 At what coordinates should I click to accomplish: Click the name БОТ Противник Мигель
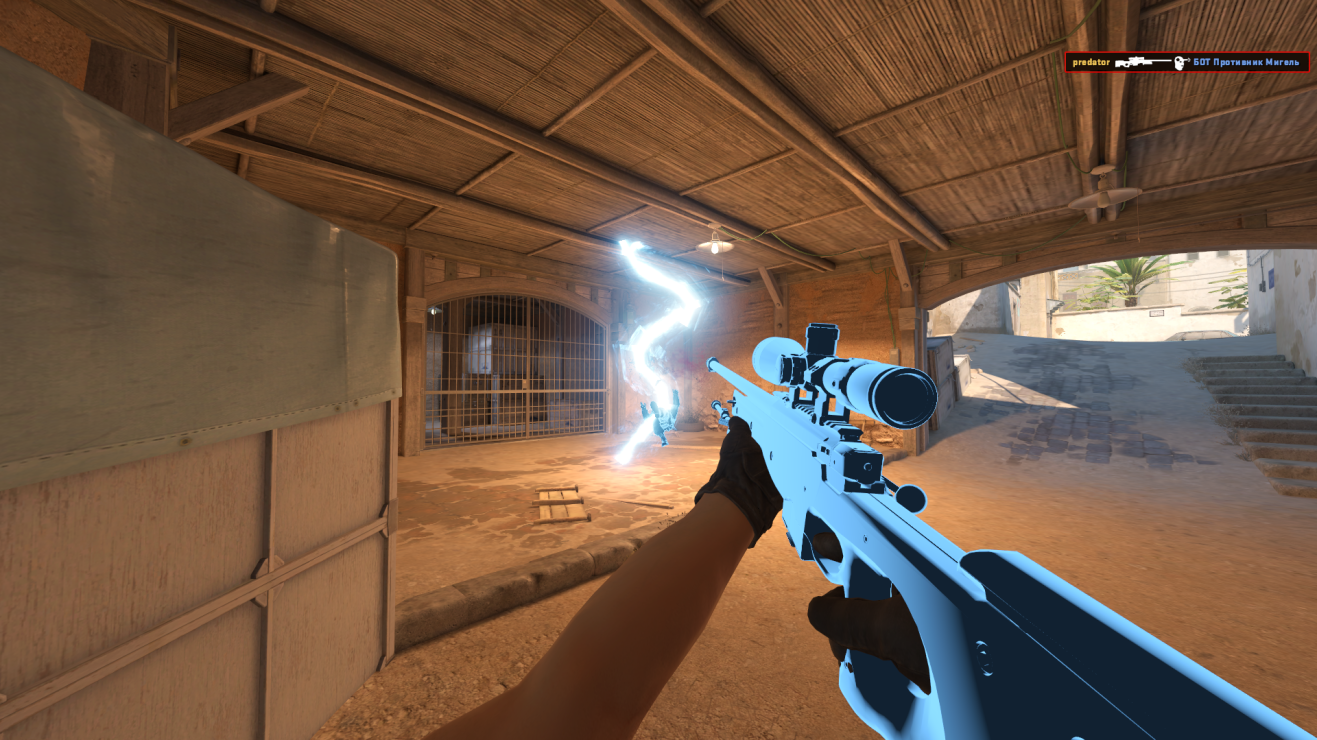click(x=1245, y=62)
